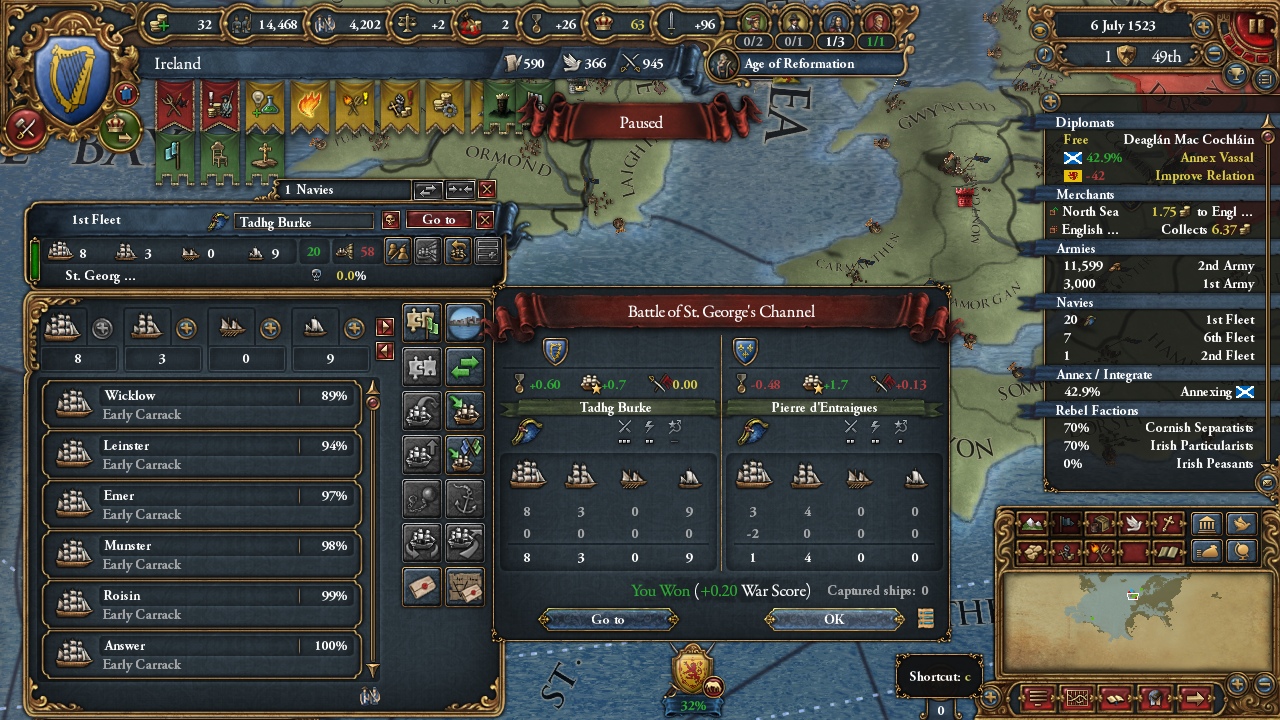Screen dimensions: 1280x720
Task: Select the diplomatic dove mapmode
Action: (1134, 523)
